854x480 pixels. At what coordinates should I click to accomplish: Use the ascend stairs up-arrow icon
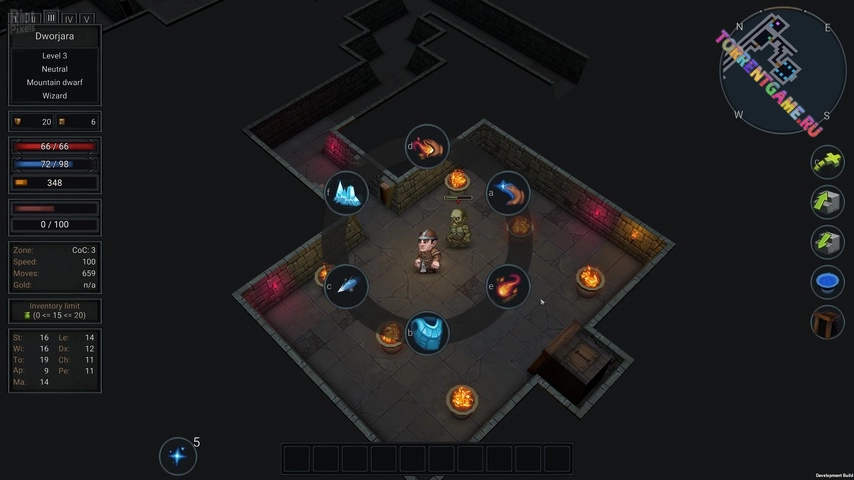tap(827, 201)
